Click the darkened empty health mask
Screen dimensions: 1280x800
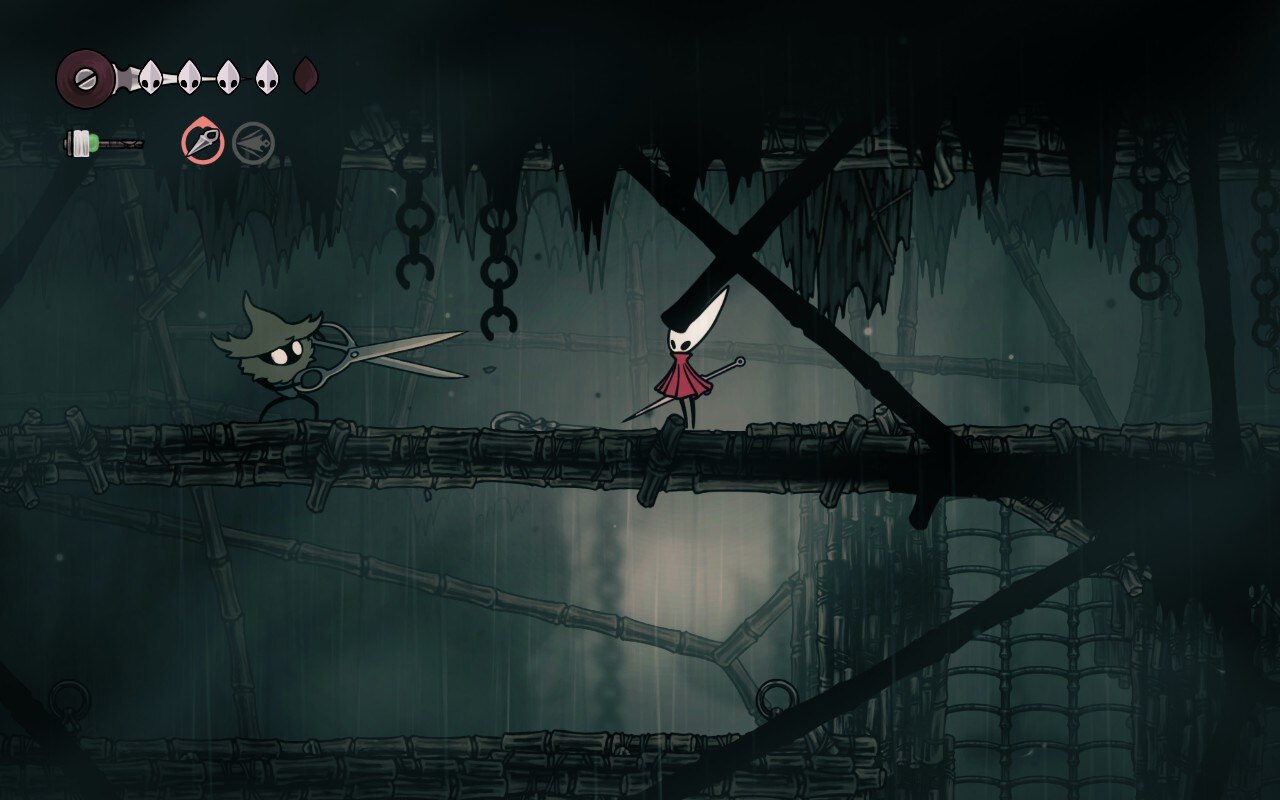pos(306,75)
